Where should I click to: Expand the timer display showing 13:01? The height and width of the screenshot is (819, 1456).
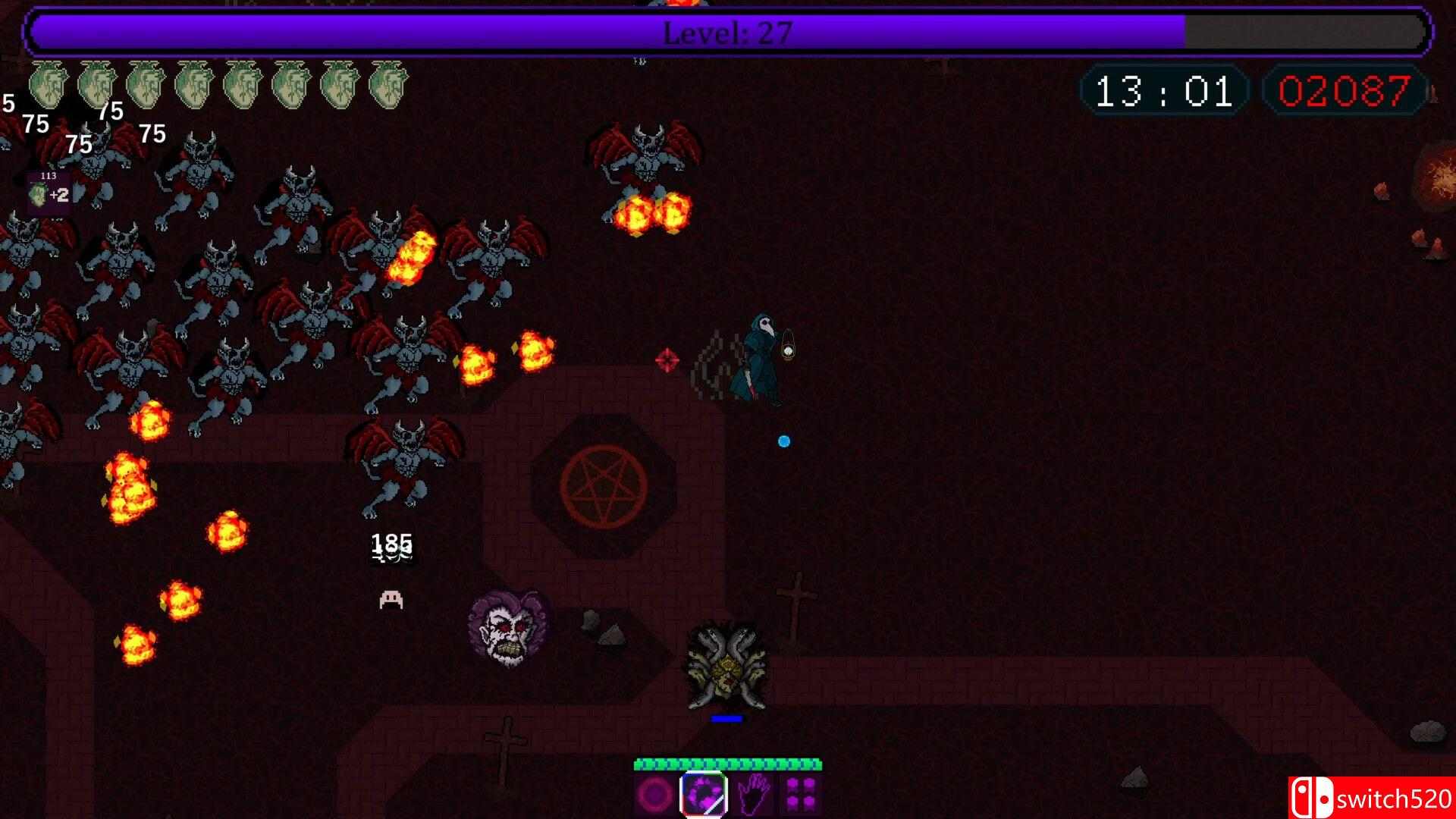click(1164, 91)
